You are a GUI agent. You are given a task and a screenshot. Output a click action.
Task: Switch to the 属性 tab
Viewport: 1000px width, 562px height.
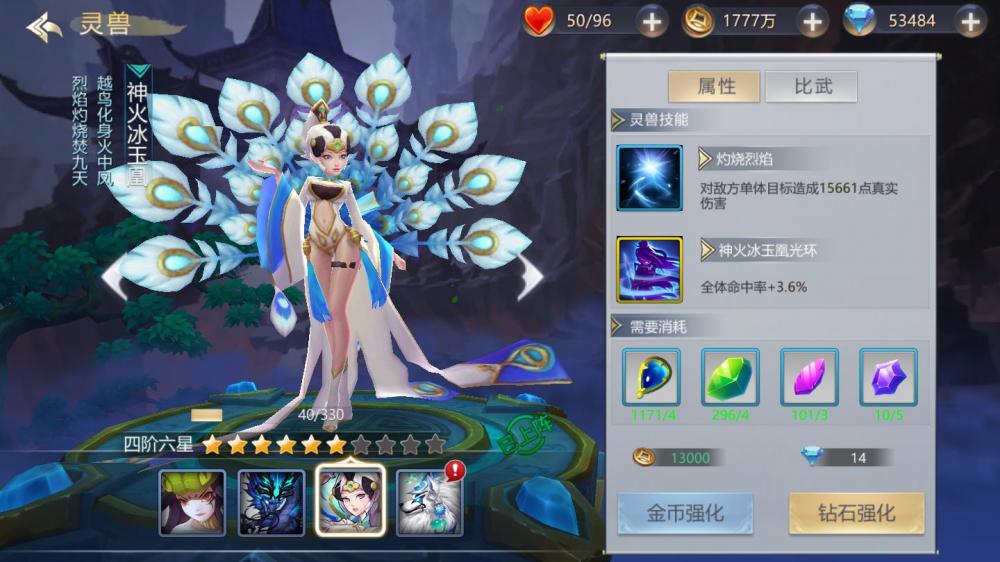tap(714, 87)
